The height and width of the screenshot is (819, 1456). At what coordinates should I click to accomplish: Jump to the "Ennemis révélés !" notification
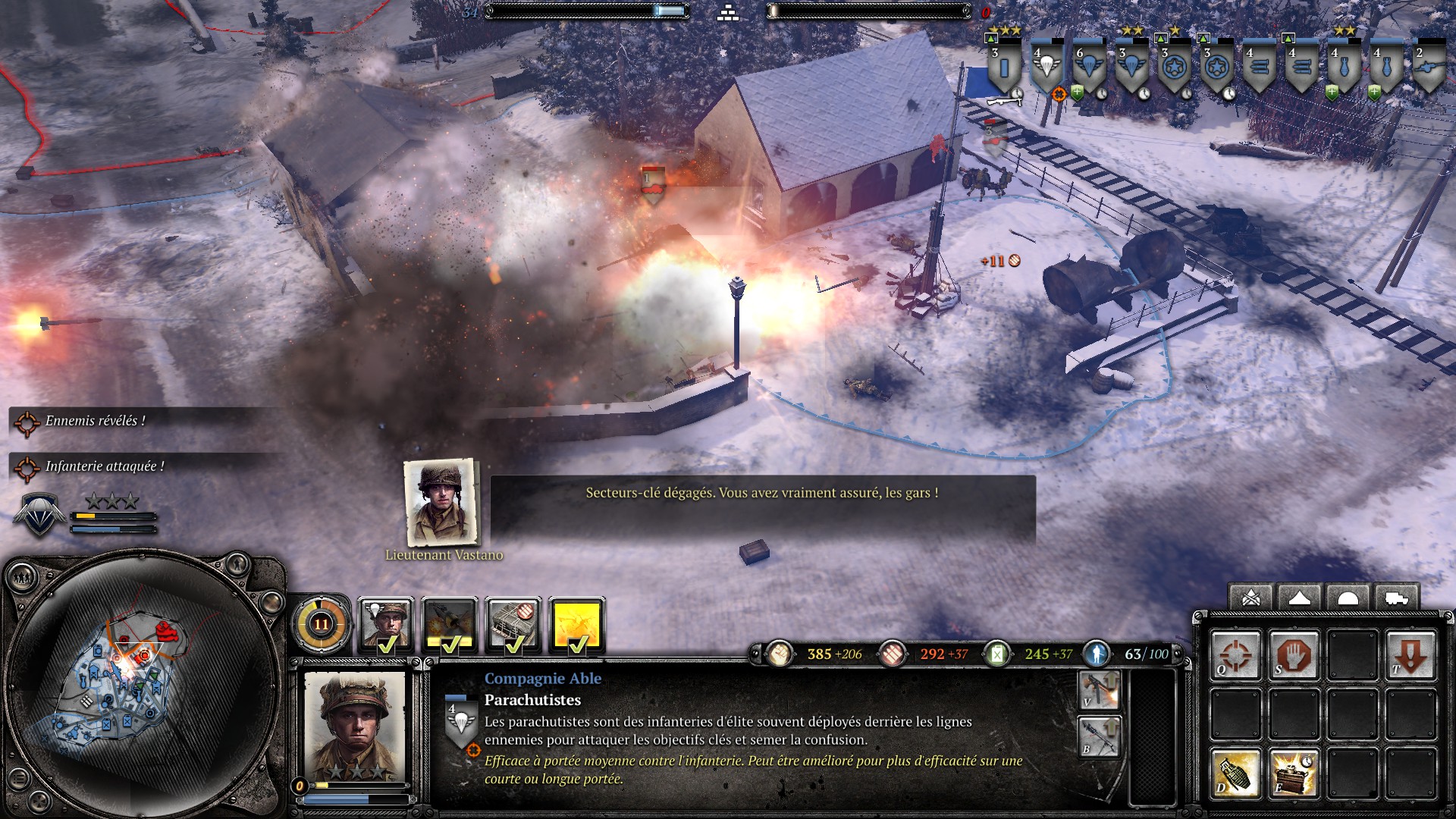pyautogui.click(x=95, y=421)
